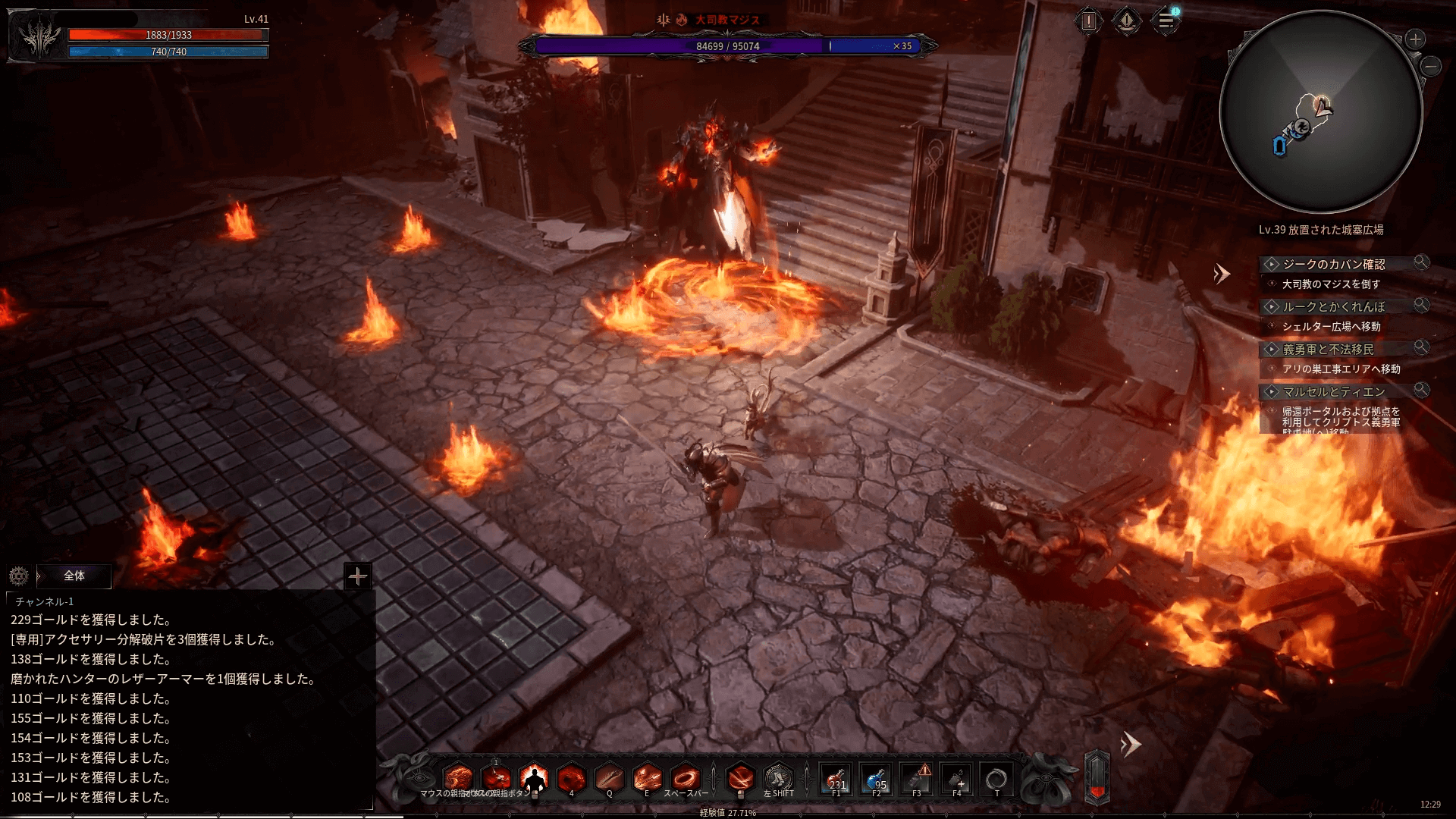Select the ジークのカバン確認 quest entry
Screen dimensions: 1456x819
(x=1333, y=264)
